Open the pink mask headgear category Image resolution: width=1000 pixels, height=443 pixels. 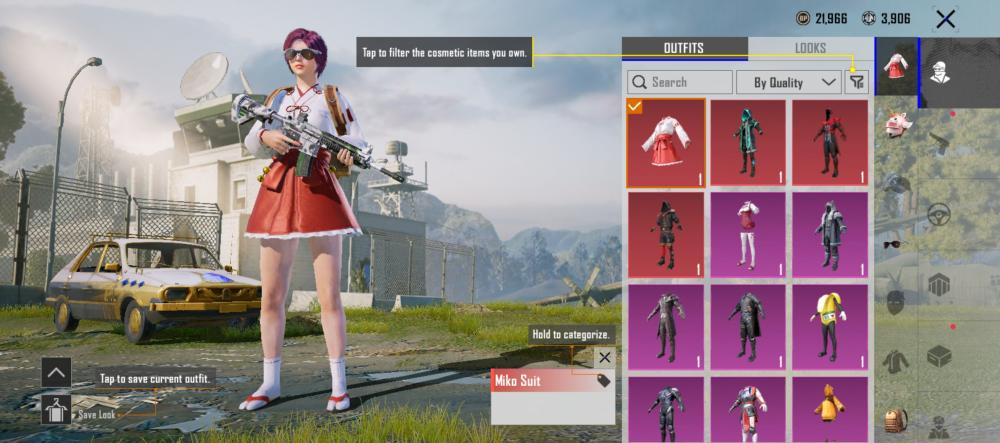(897, 124)
